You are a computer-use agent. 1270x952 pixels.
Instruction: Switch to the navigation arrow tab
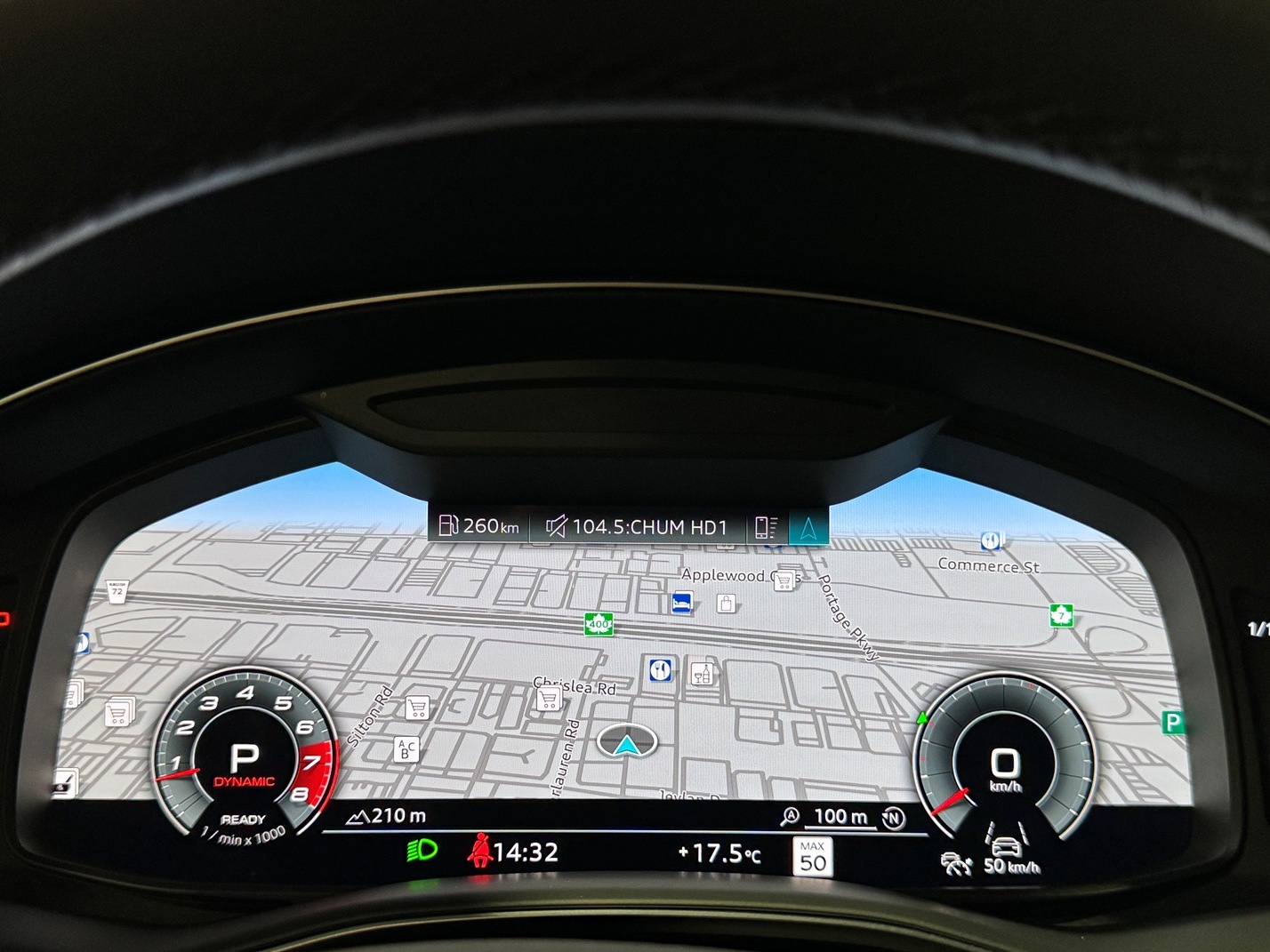click(808, 527)
